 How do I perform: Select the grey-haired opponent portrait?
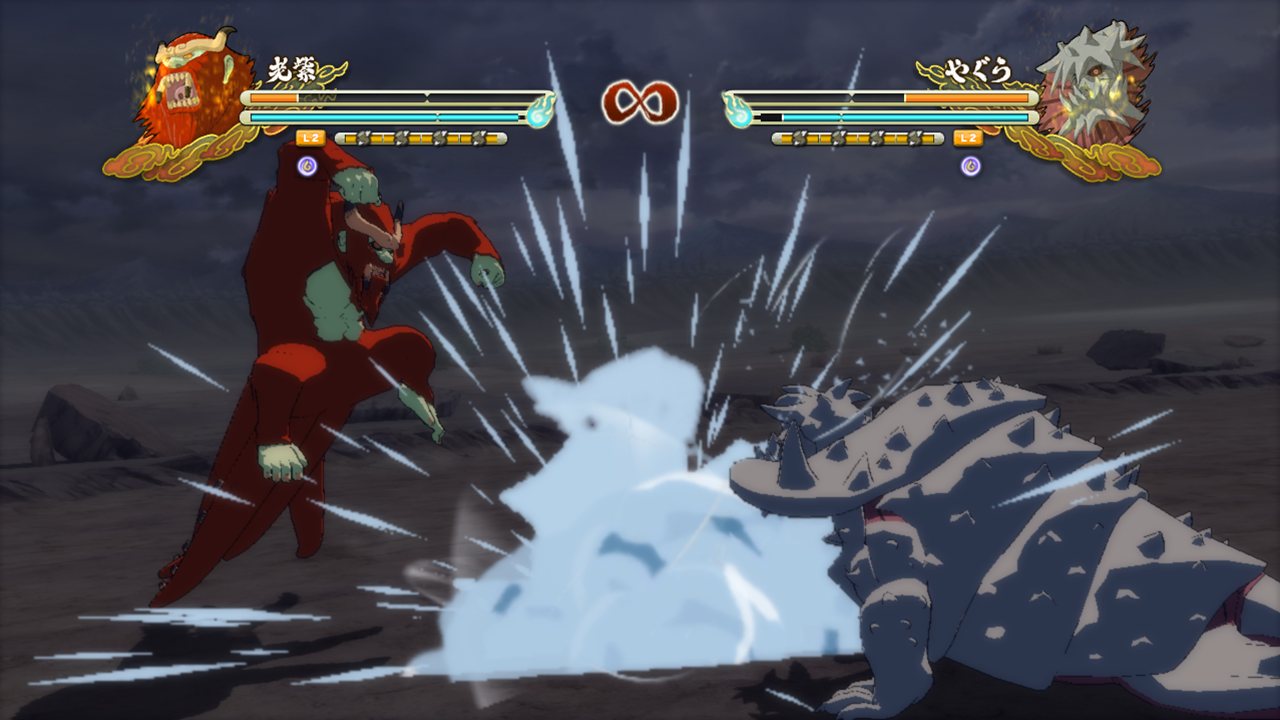tap(1085, 92)
